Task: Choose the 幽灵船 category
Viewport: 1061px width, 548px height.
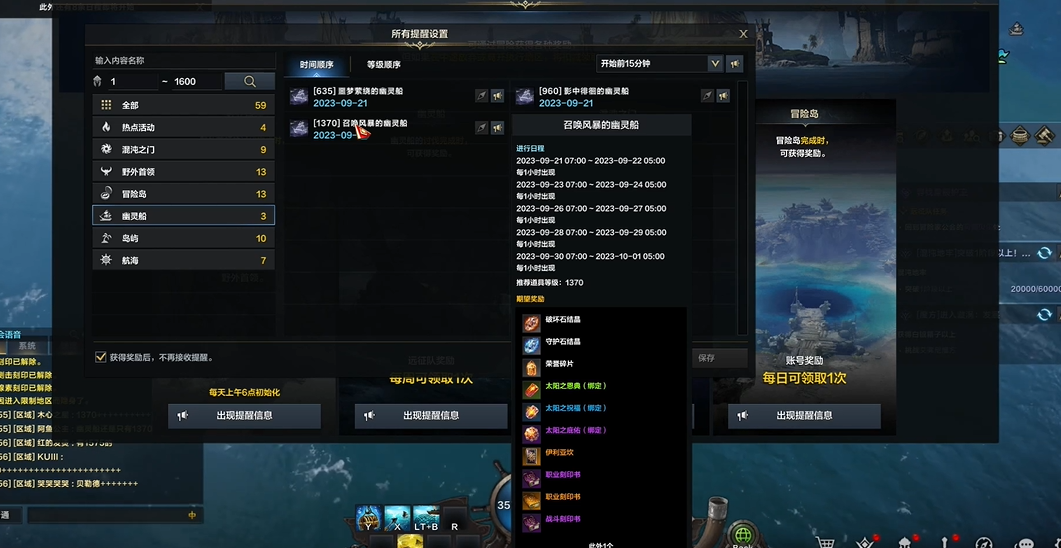Action: pos(184,215)
